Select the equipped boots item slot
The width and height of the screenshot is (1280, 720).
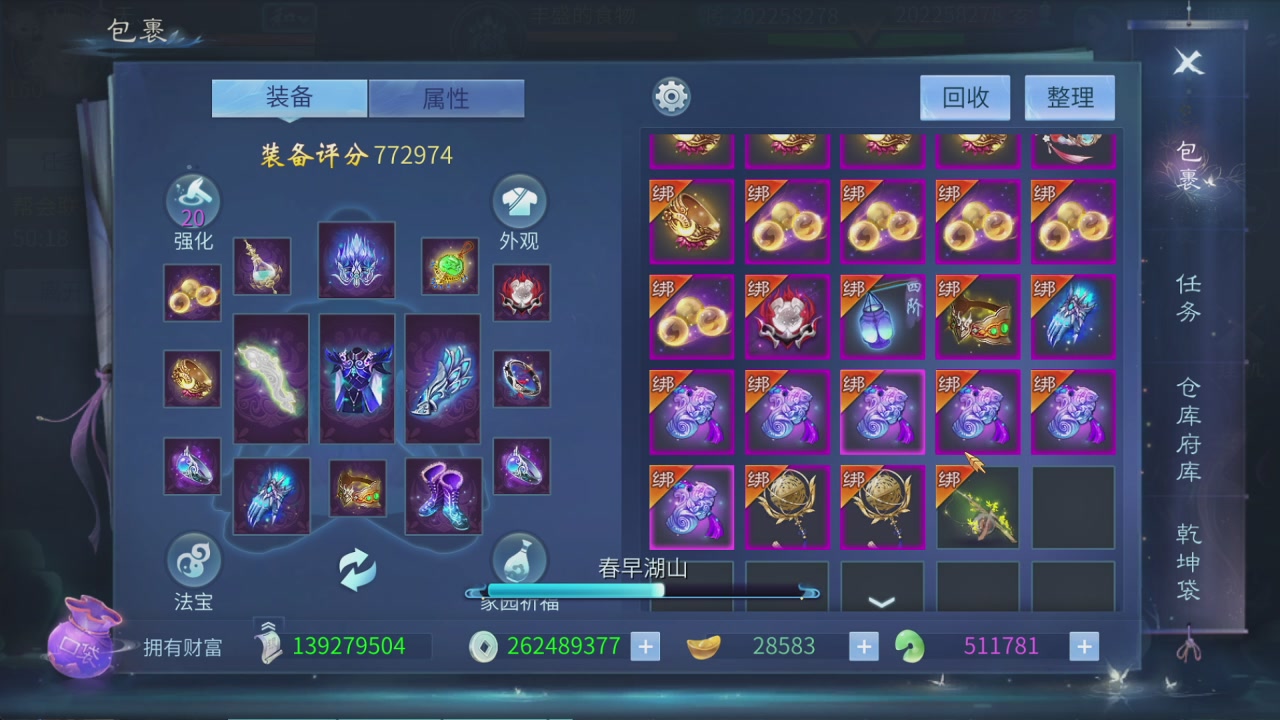coord(443,495)
